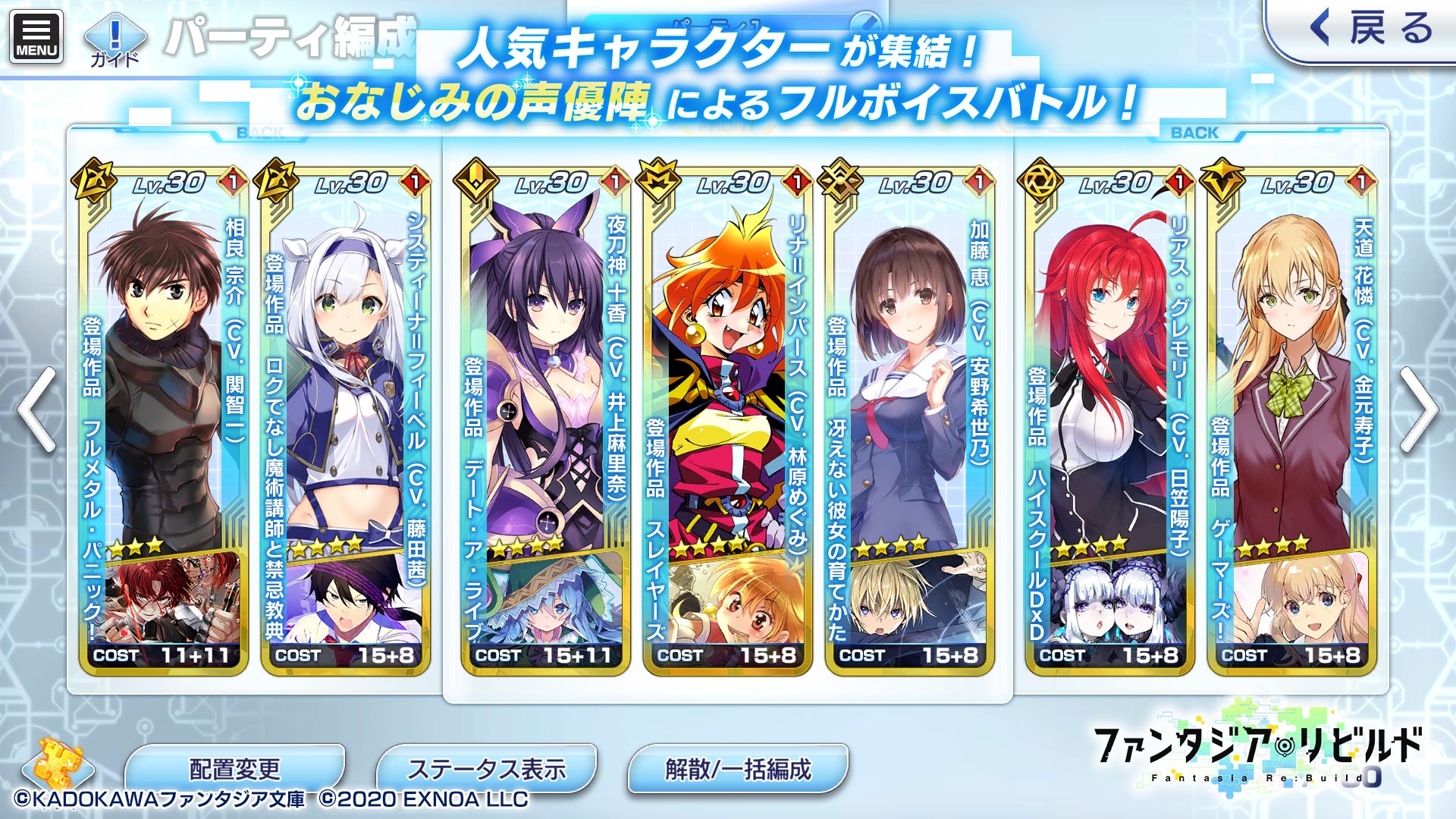The height and width of the screenshot is (819, 1456).
Task: Pick the リナ=インバース character card
Action: 727,379
